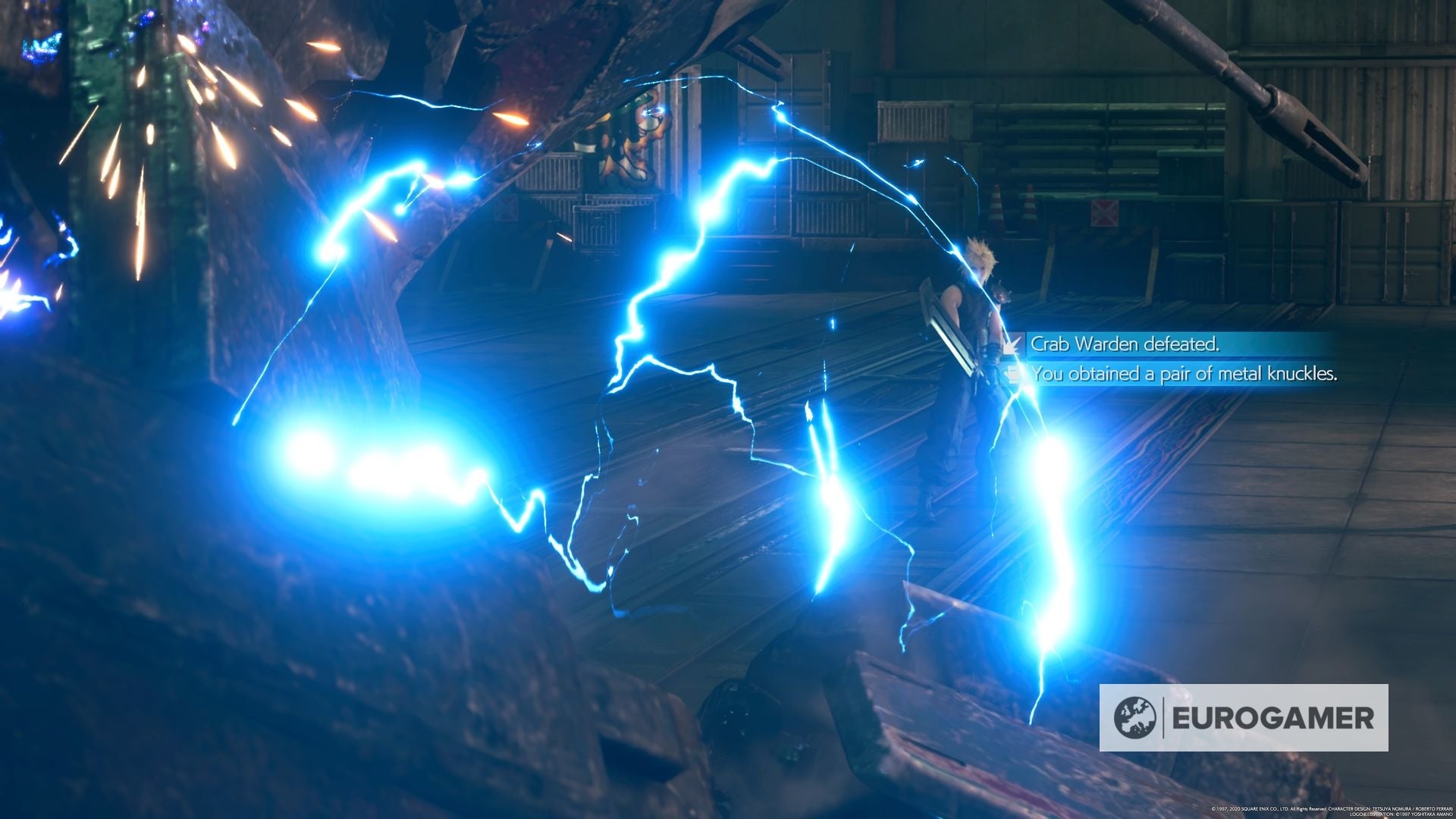Click the Eurogamer watermark logo
The image size is (1456, 819).
[1244, 717]
